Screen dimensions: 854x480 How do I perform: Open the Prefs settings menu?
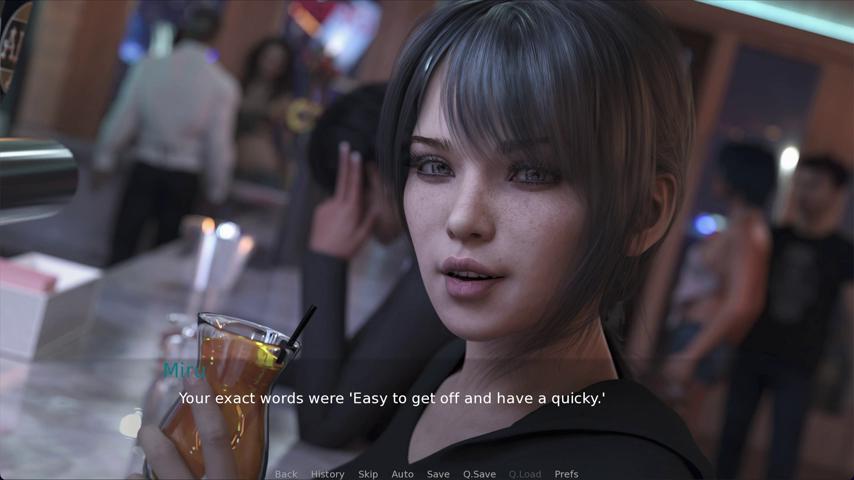point(566,474)
